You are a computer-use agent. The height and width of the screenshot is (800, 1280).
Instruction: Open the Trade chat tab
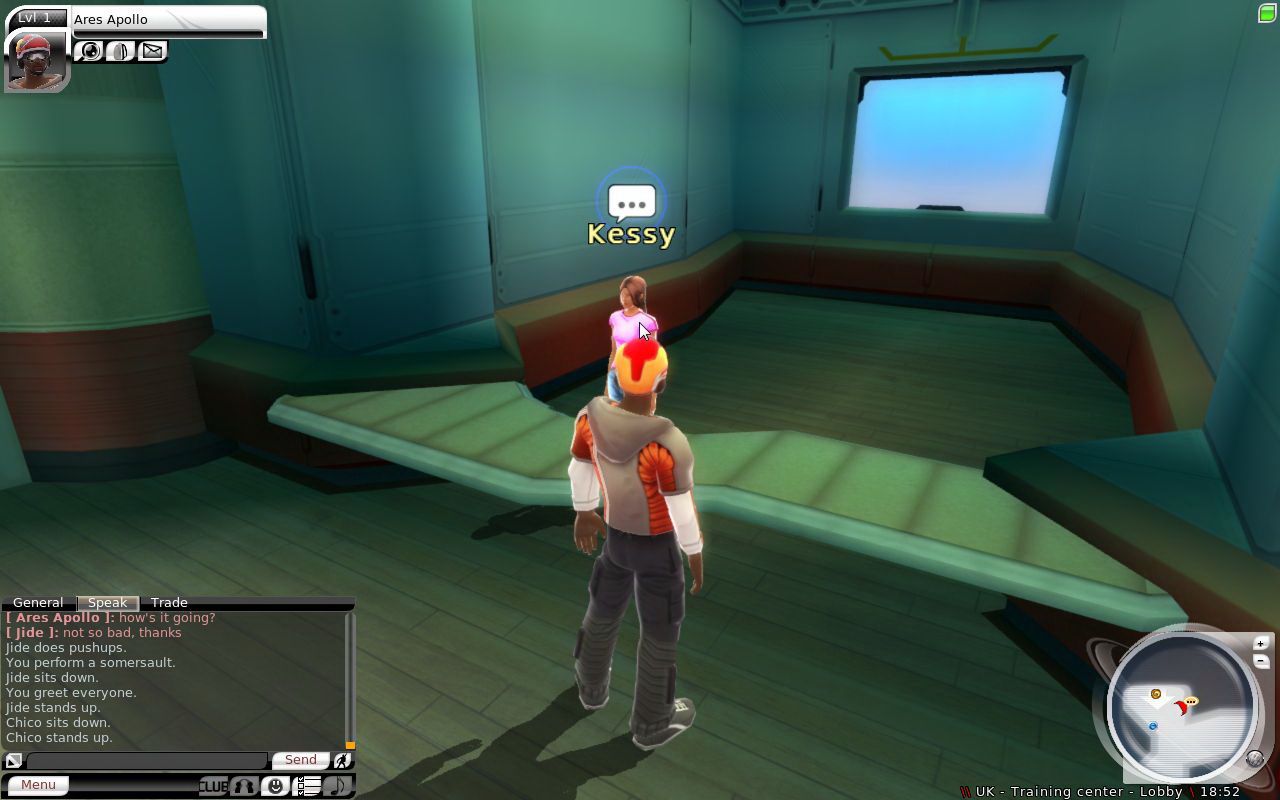(x=169, y=603)
